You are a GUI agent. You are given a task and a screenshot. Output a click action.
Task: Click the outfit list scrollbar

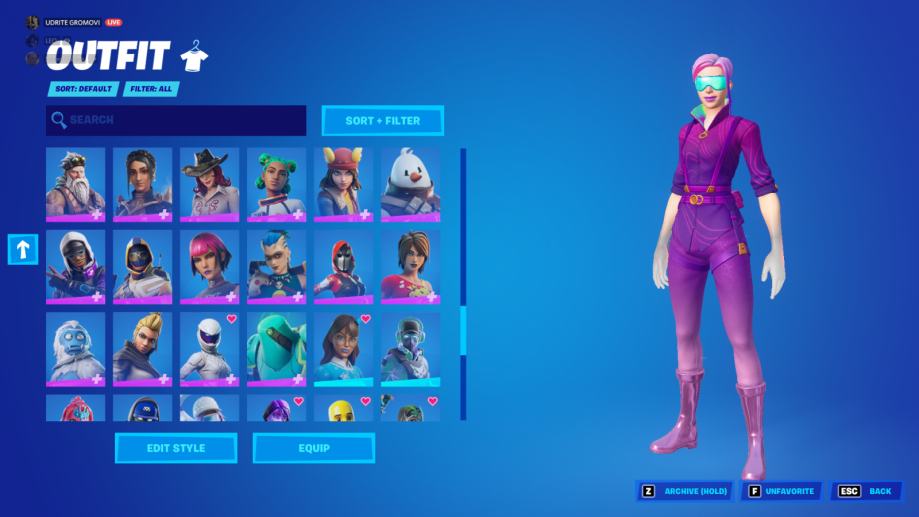click(463, 330)
